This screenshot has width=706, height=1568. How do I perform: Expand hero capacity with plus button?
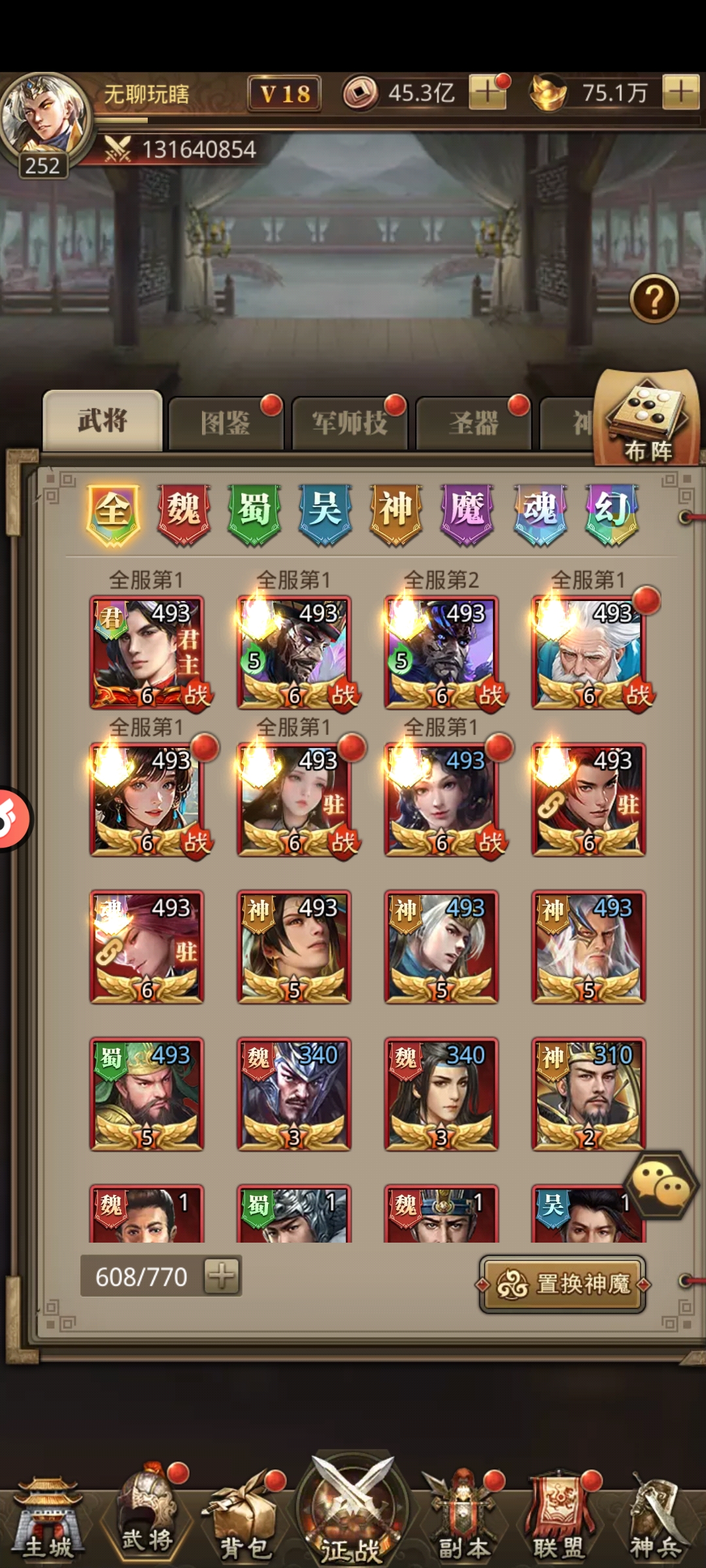[x=222, y=1276]
